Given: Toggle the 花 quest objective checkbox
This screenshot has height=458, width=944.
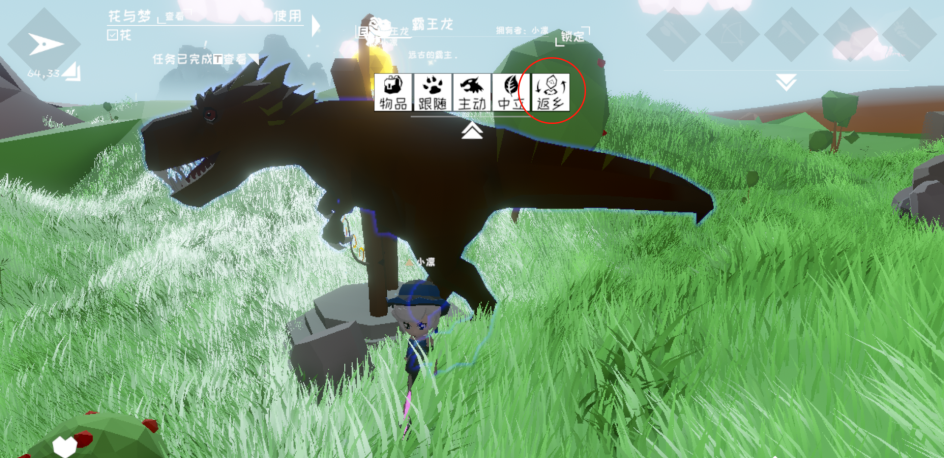Looking at the screenshot, I should point(111,35).
